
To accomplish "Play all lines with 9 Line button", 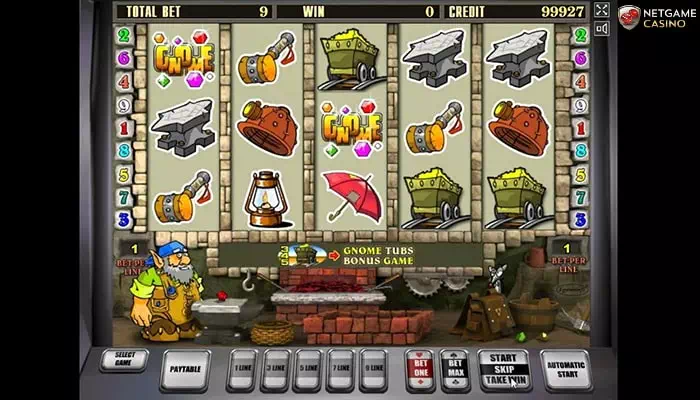I will pos(373,369).
